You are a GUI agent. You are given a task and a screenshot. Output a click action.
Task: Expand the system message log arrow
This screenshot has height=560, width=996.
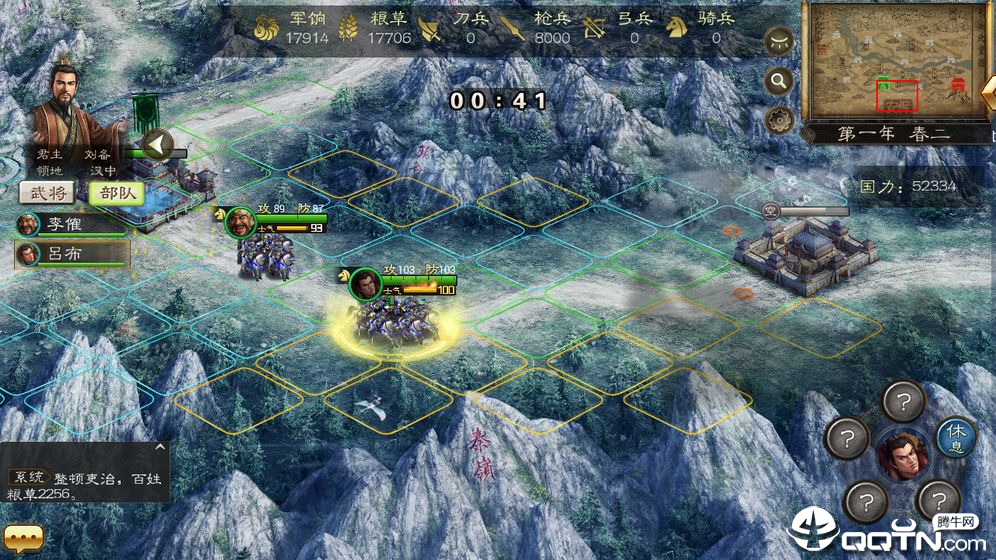click(161, 448)
